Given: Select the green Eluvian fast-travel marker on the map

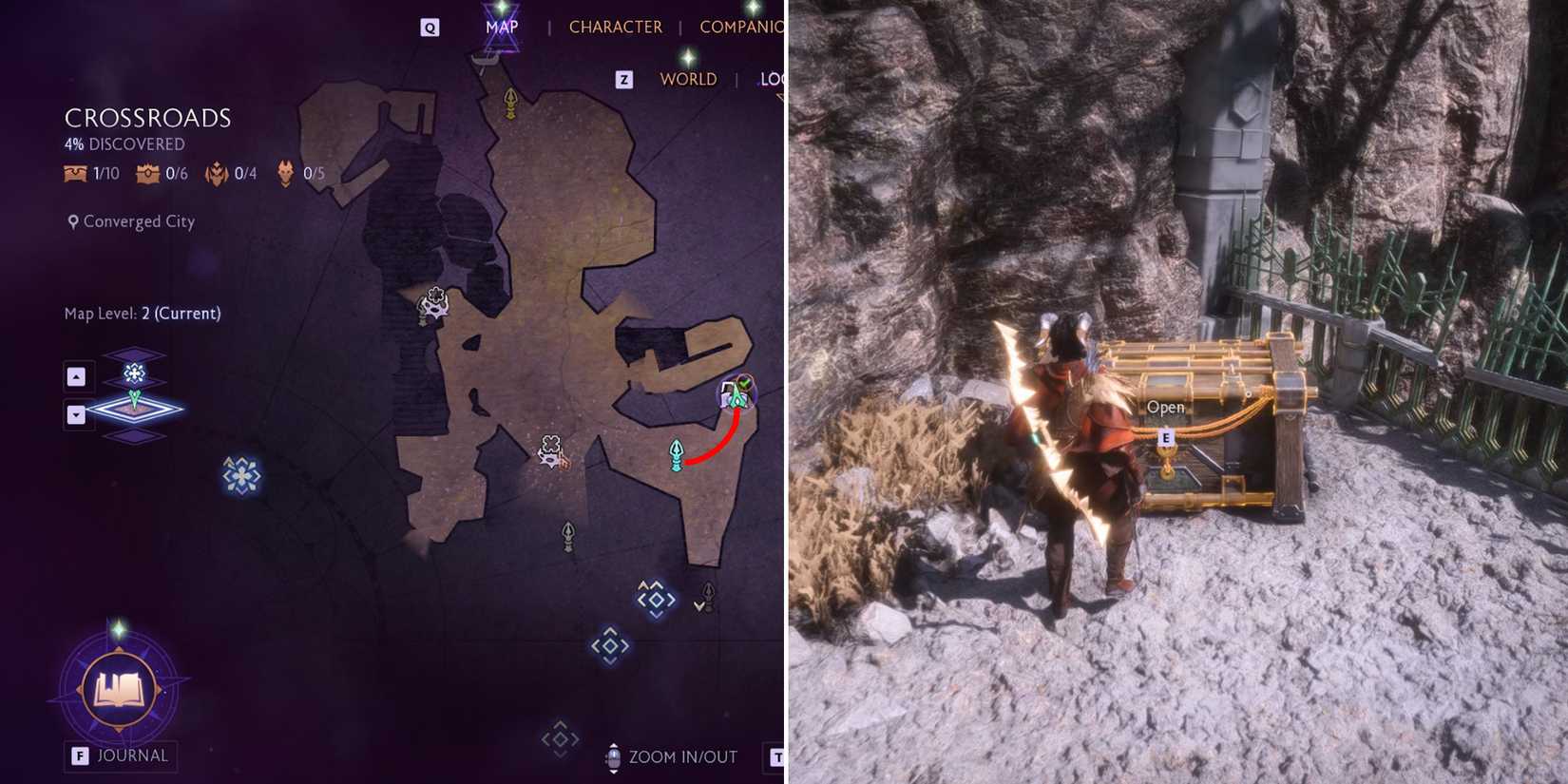Looking at the screenshot, I should coord(677,455).
